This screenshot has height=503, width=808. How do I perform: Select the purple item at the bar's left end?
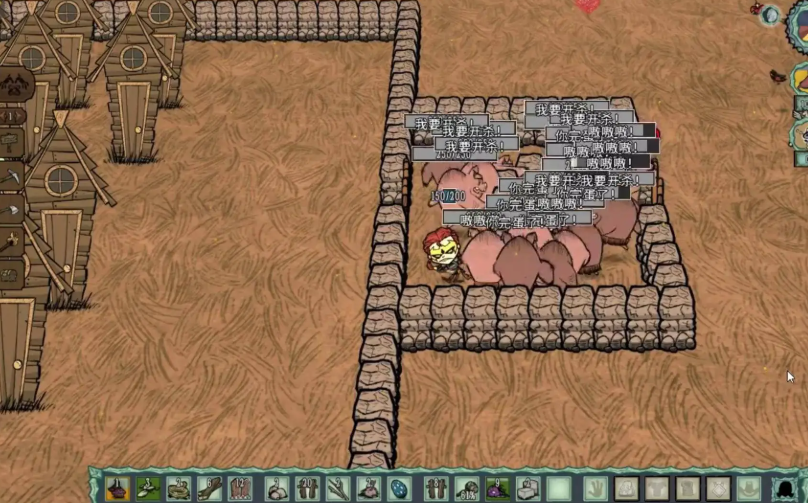(x=117, y=488)
